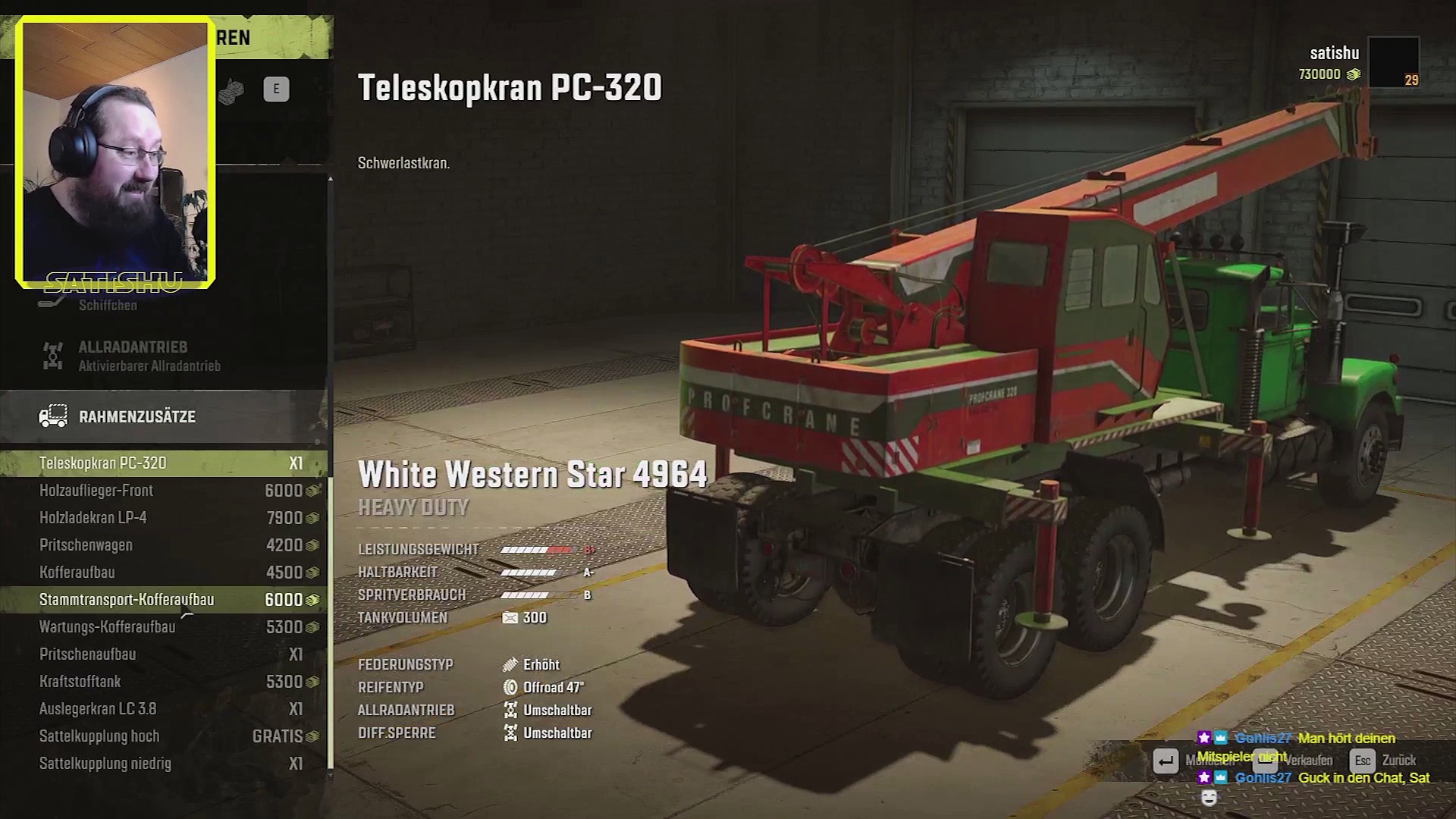Pick the Kraftstofftank addon

click(163, 682)
